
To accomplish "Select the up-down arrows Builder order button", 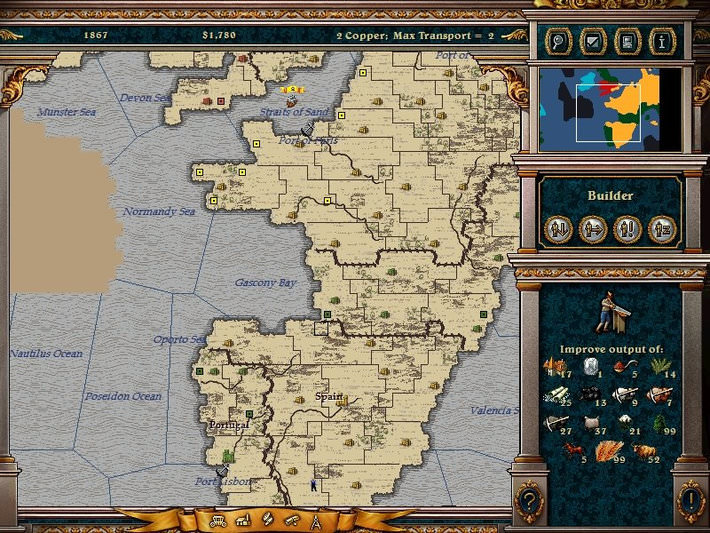I will (558, 229).
